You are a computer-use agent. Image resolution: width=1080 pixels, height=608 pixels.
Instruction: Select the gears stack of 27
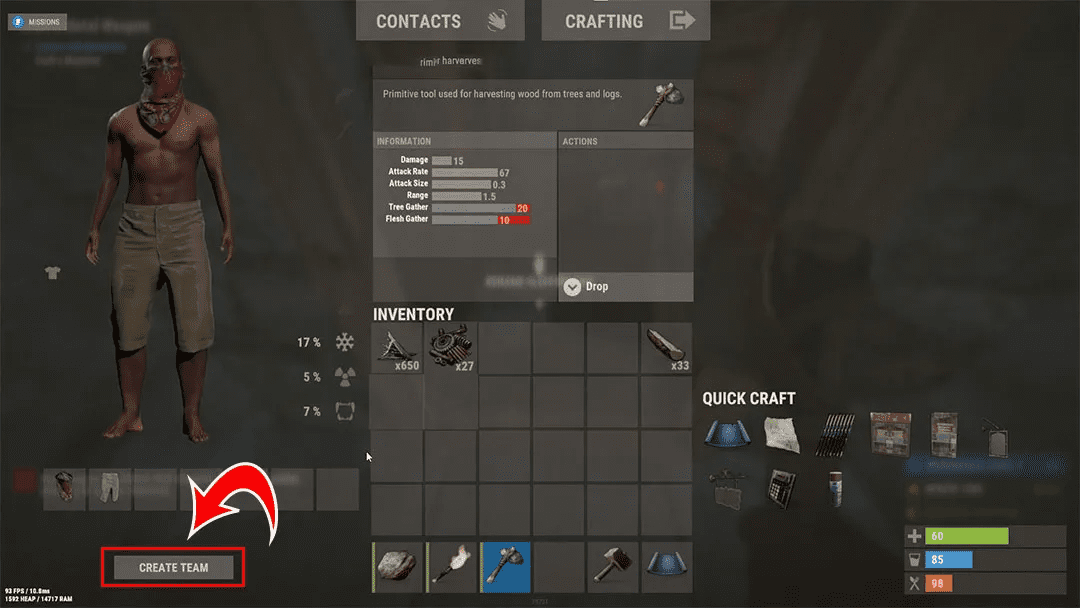[451, 347]
